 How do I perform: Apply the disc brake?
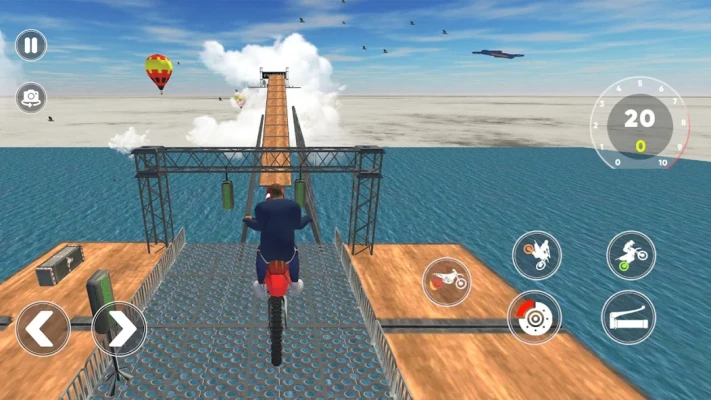533,316
